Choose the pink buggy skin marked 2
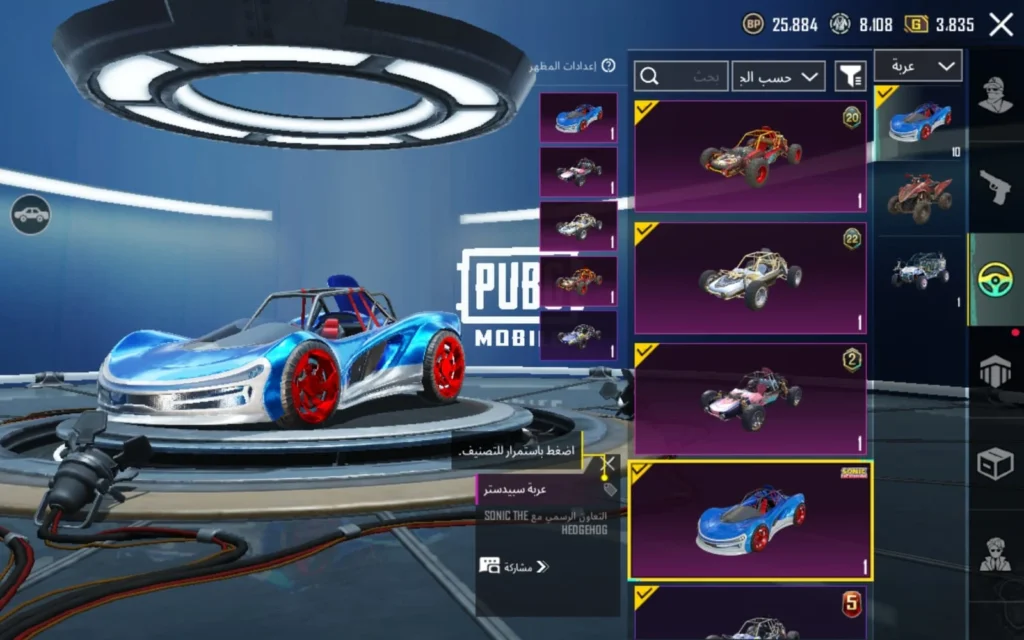The width and height of the screenshot is (1024, 640). point(750,400)
